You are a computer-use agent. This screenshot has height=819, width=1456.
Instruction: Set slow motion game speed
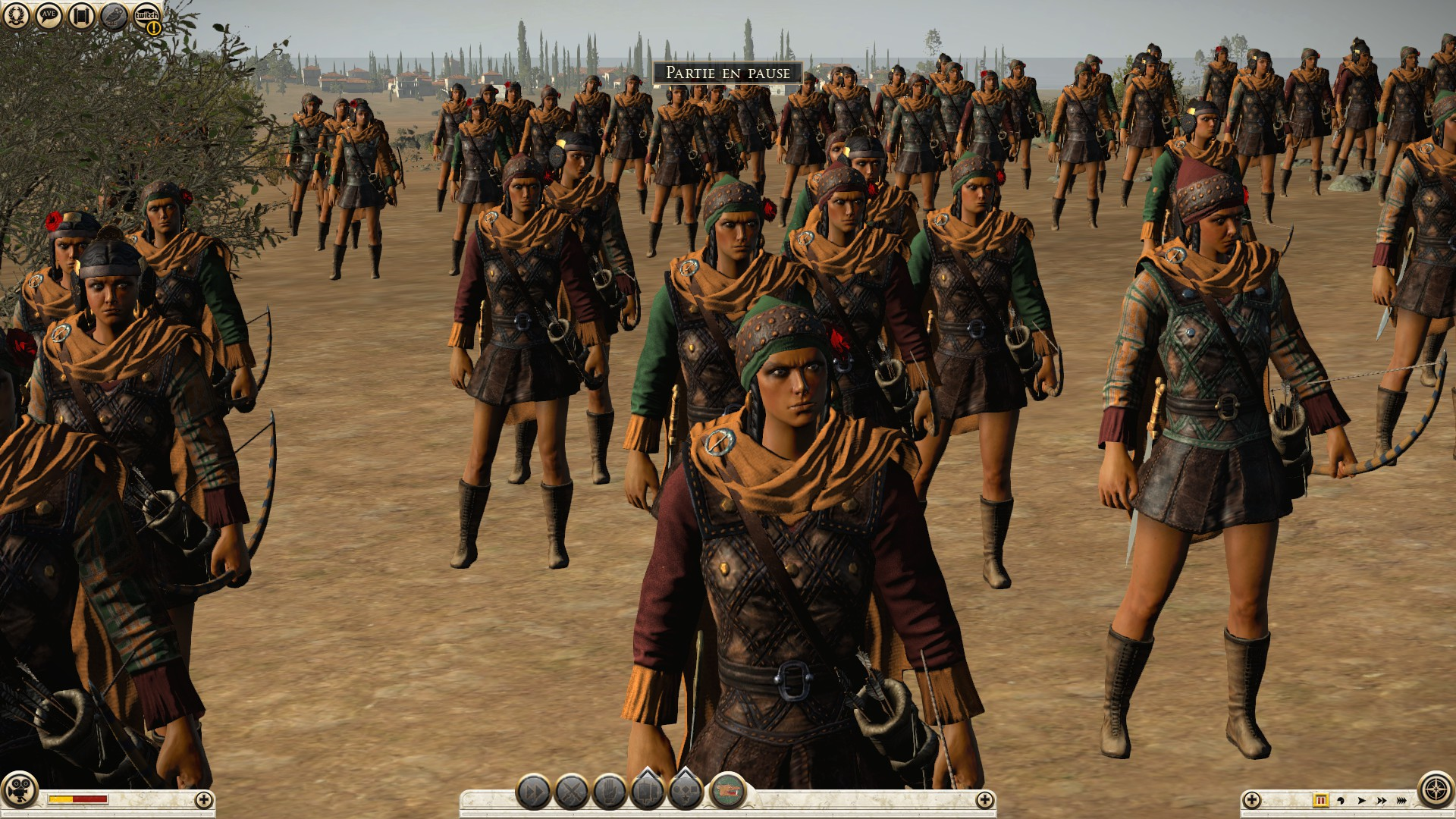(x=1341, y=800)
